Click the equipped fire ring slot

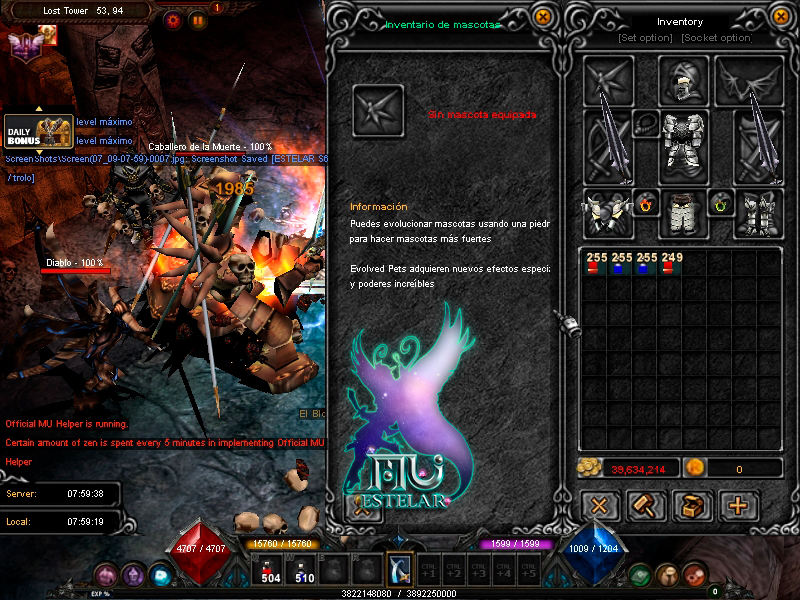[x=647, y=205]
